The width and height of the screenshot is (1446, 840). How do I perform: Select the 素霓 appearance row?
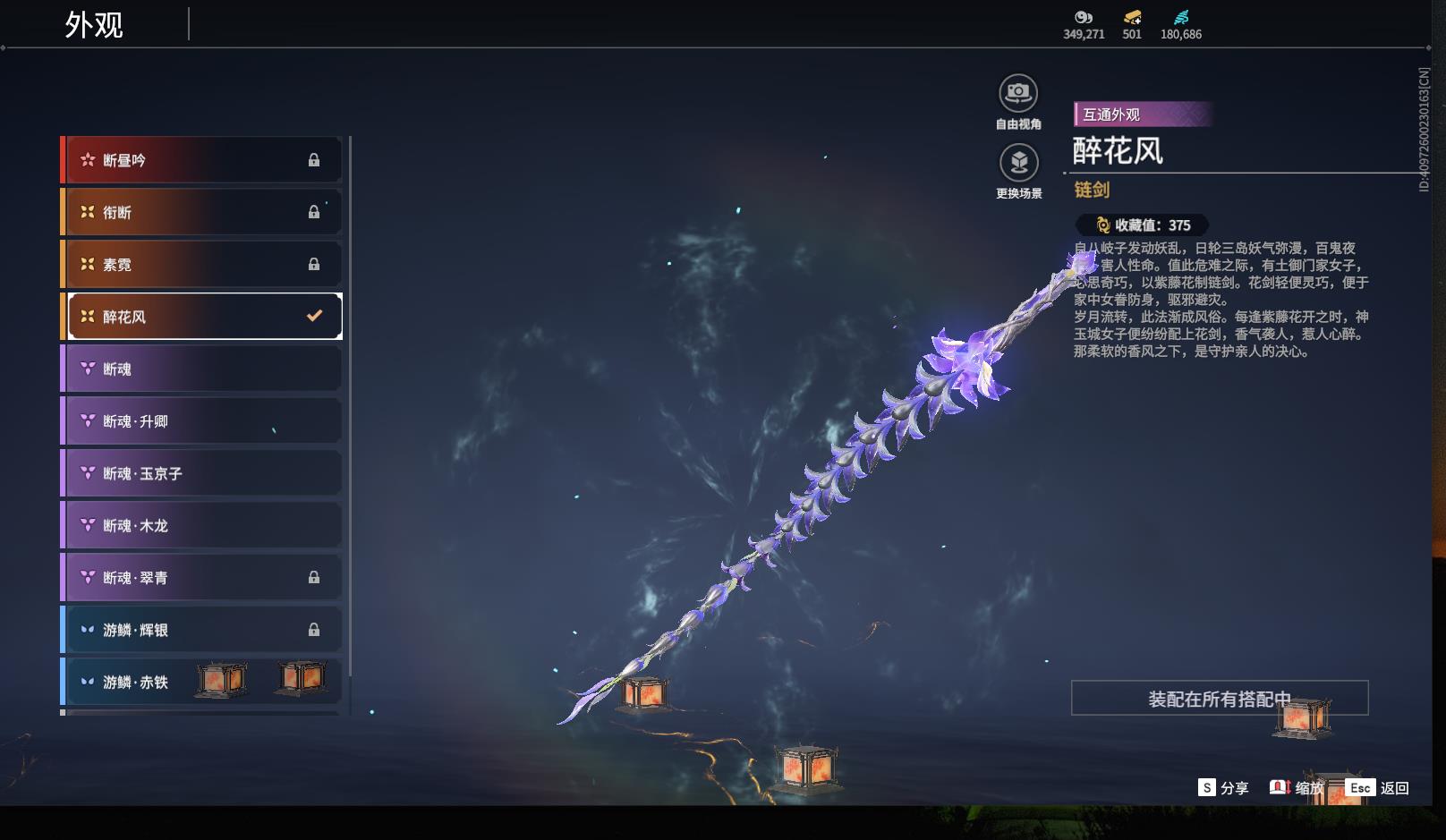coord(202,265)
